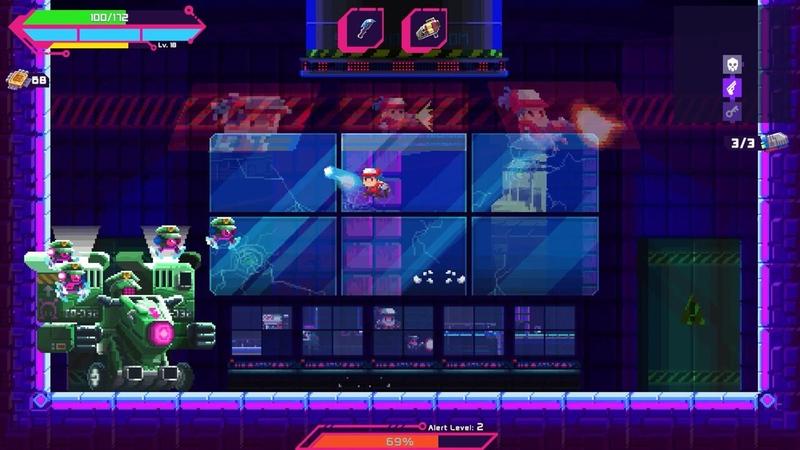Viewport: 800px width, 450px height.
Task: Select the yellow gauntlet weapon slot
Action: pyautogui.click(x=424, y=28)
